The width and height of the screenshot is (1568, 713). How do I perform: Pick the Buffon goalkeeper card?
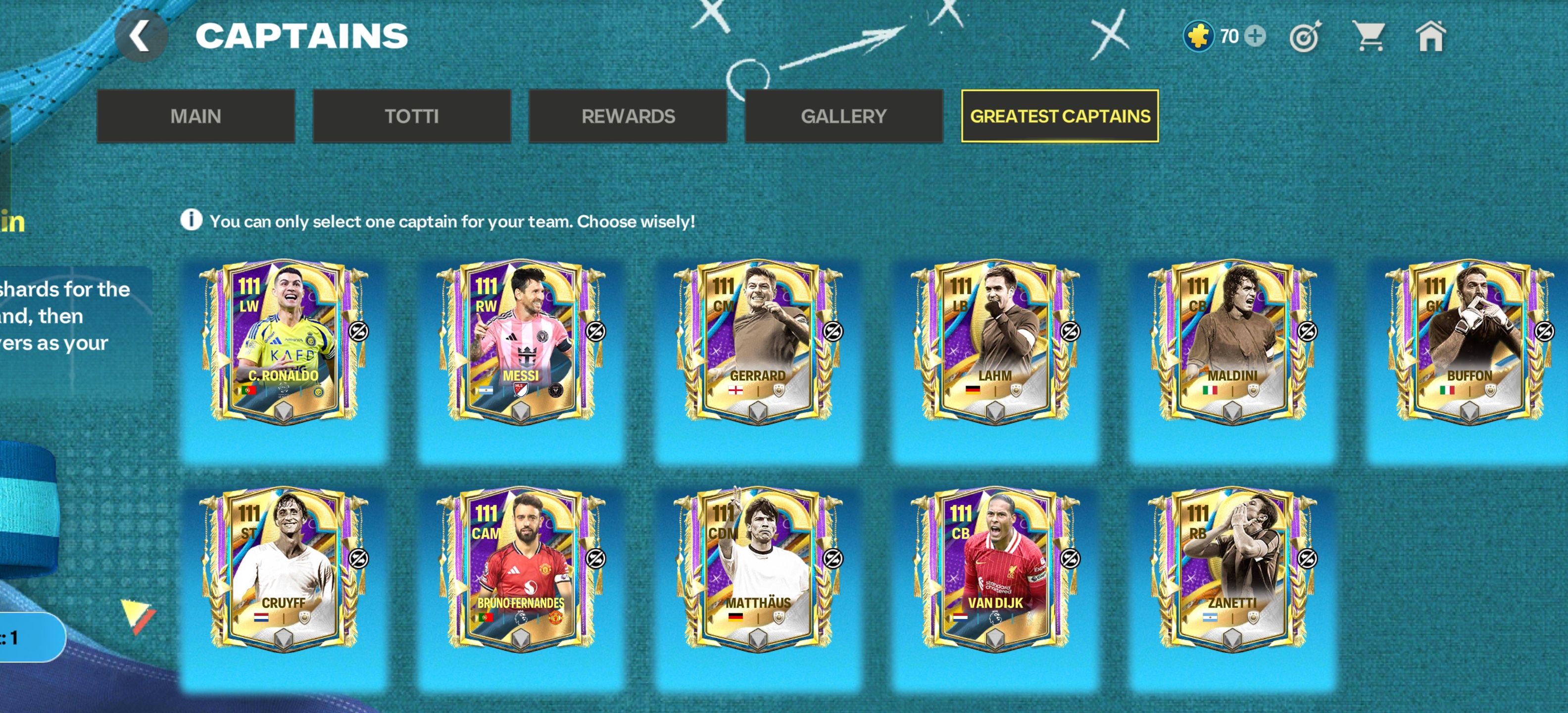coord(1469,341)
